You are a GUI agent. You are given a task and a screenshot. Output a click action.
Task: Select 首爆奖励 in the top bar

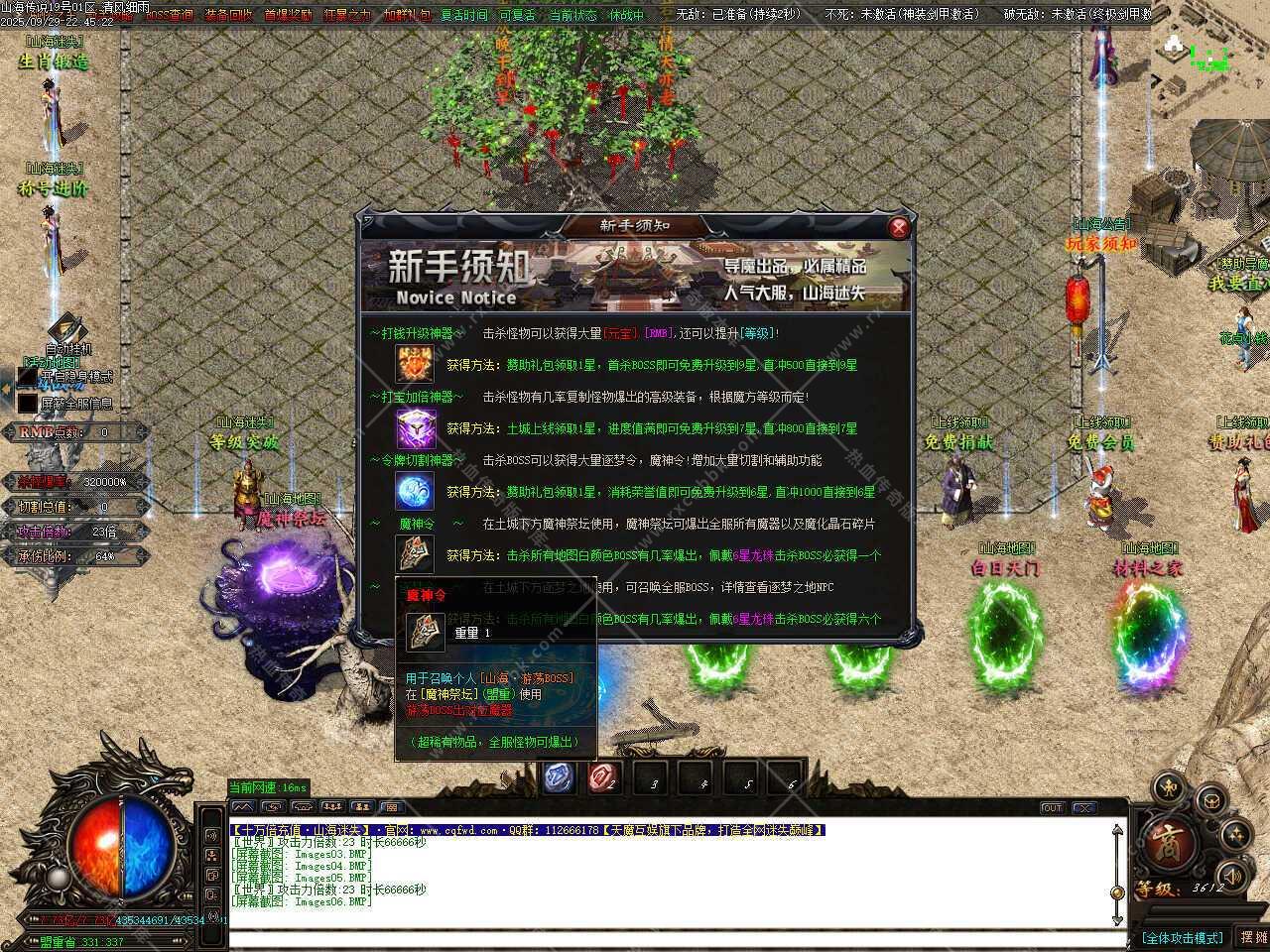pyautogui.click(x=288, y=15)
